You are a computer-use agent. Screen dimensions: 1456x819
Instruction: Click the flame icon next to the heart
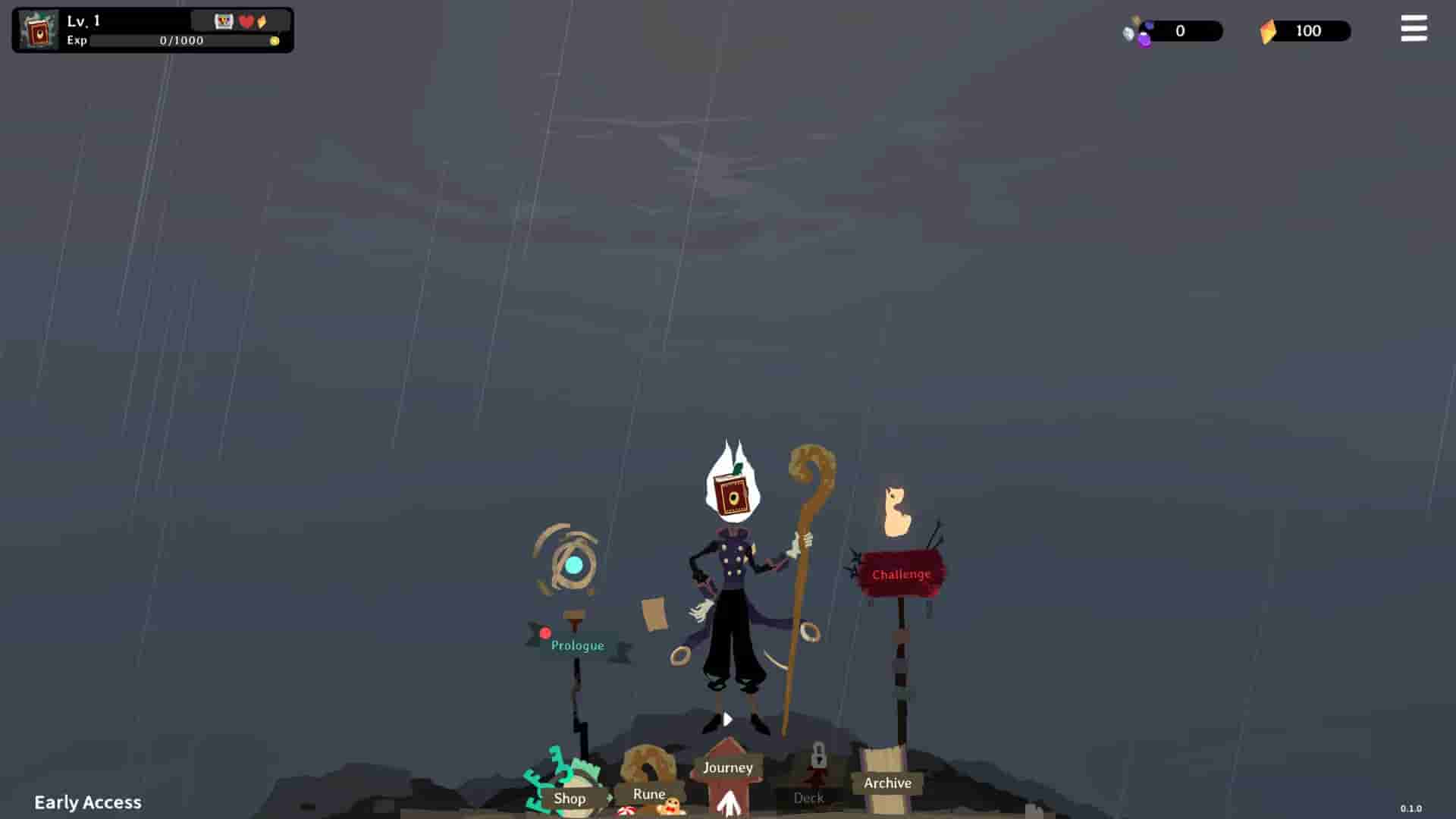tap(261, 22)
